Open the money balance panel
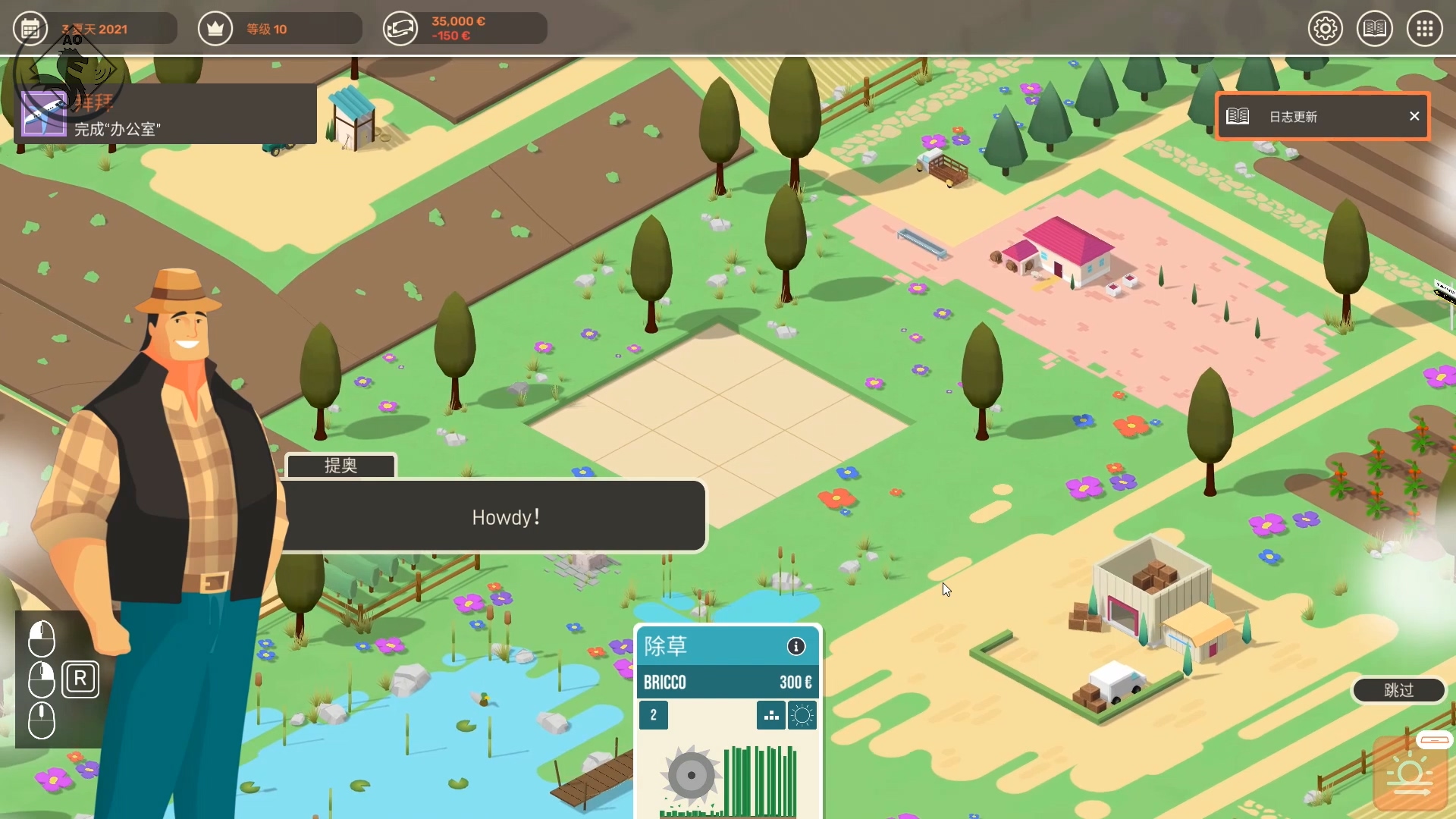Screen dimensions: 1456x819 point(464,29)
